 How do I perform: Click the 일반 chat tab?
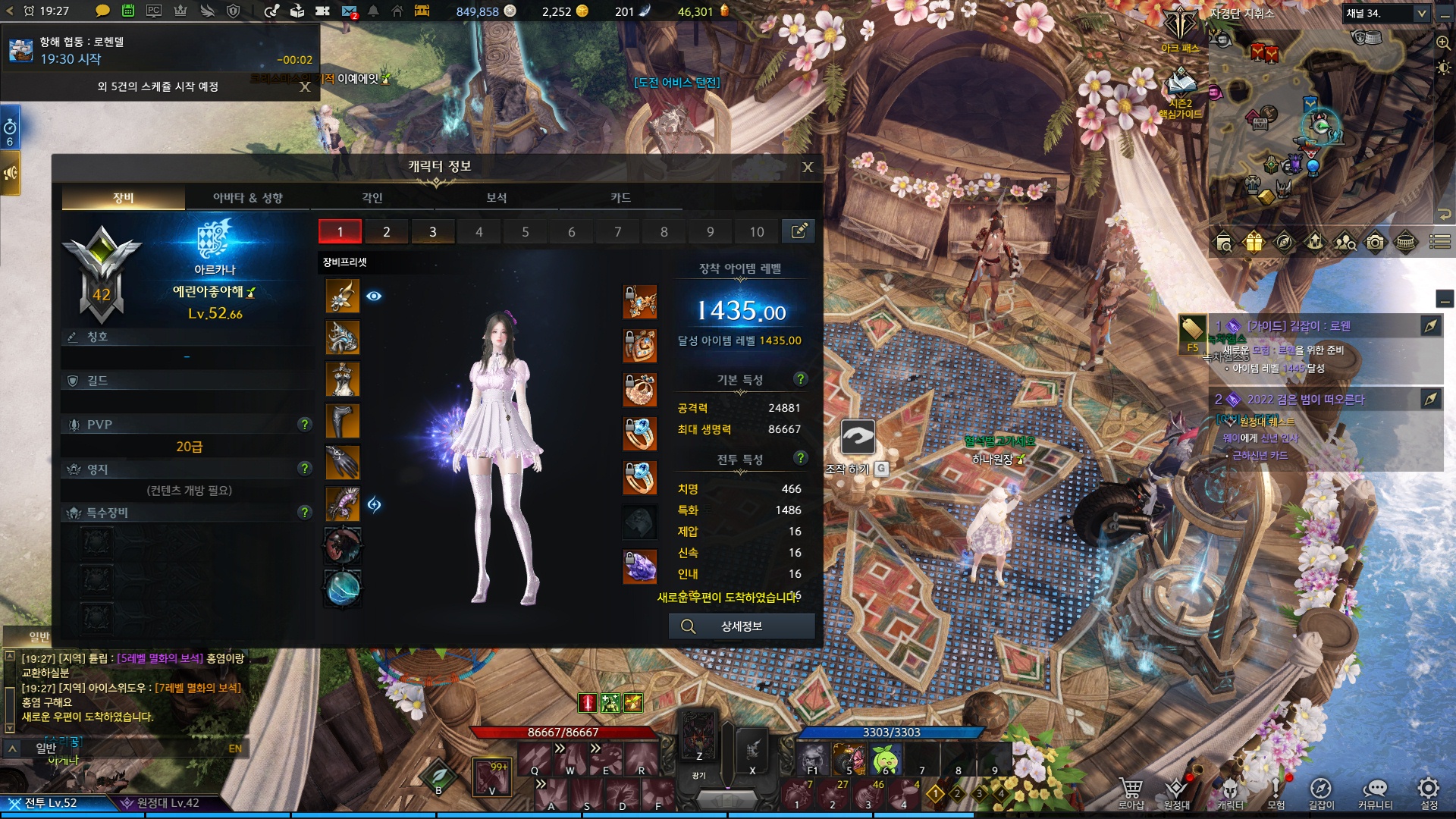click(x=39, y=636)
